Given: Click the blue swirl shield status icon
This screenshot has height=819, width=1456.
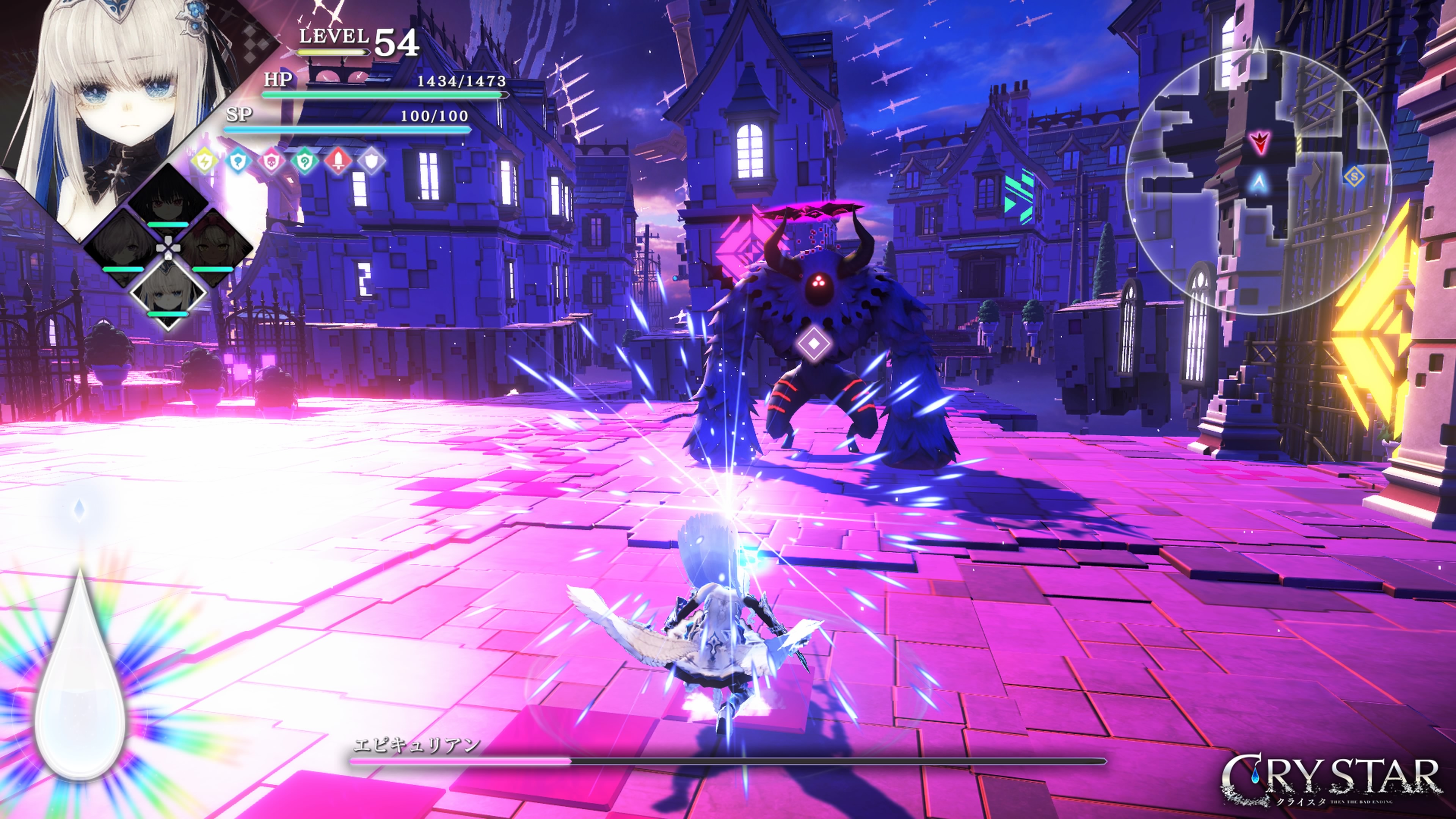Looking at the screenshot, I should (238, 162).
